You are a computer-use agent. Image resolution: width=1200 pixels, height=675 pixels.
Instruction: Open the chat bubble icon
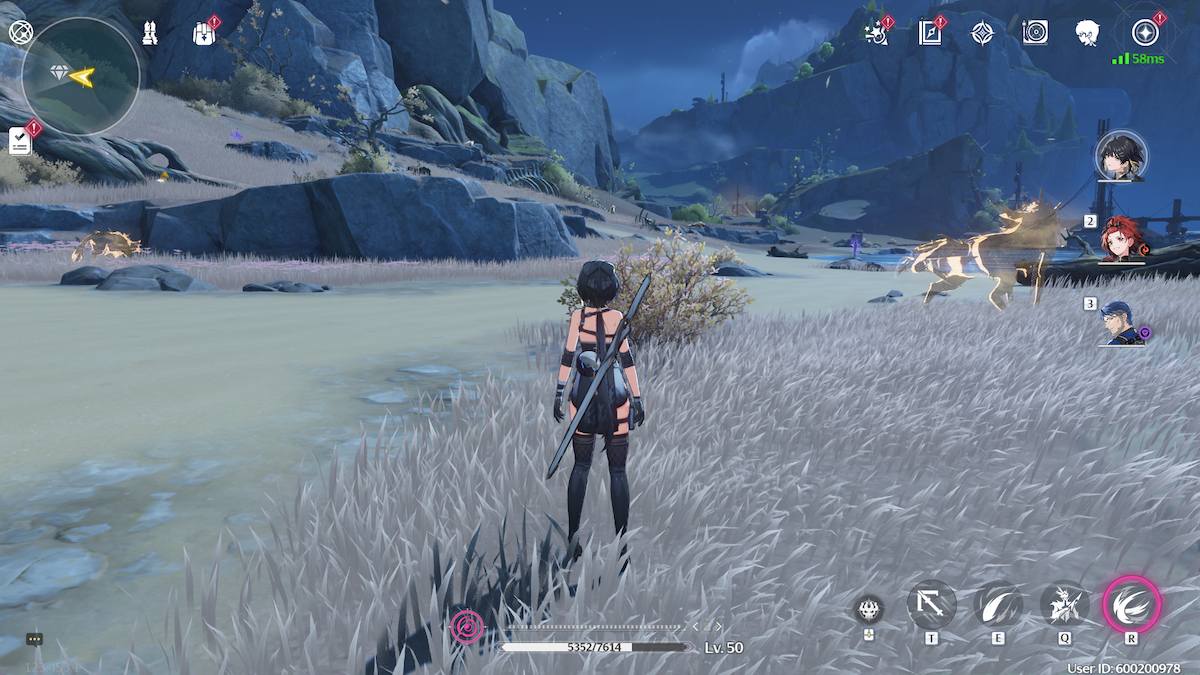pyautogui.click(x=34, y=639)
